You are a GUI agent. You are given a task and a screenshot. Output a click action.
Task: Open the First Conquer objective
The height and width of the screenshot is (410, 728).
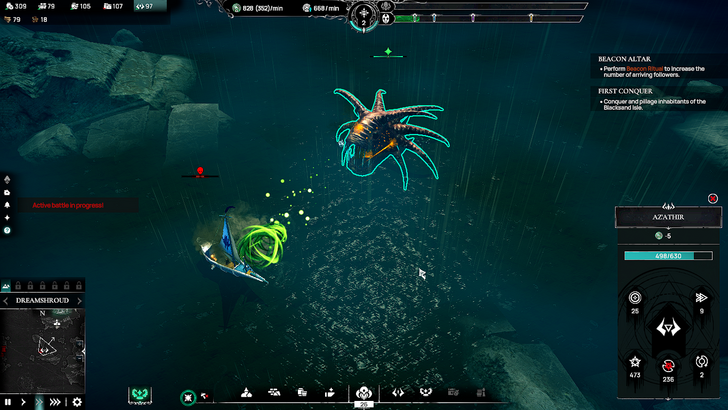point(625,90)
